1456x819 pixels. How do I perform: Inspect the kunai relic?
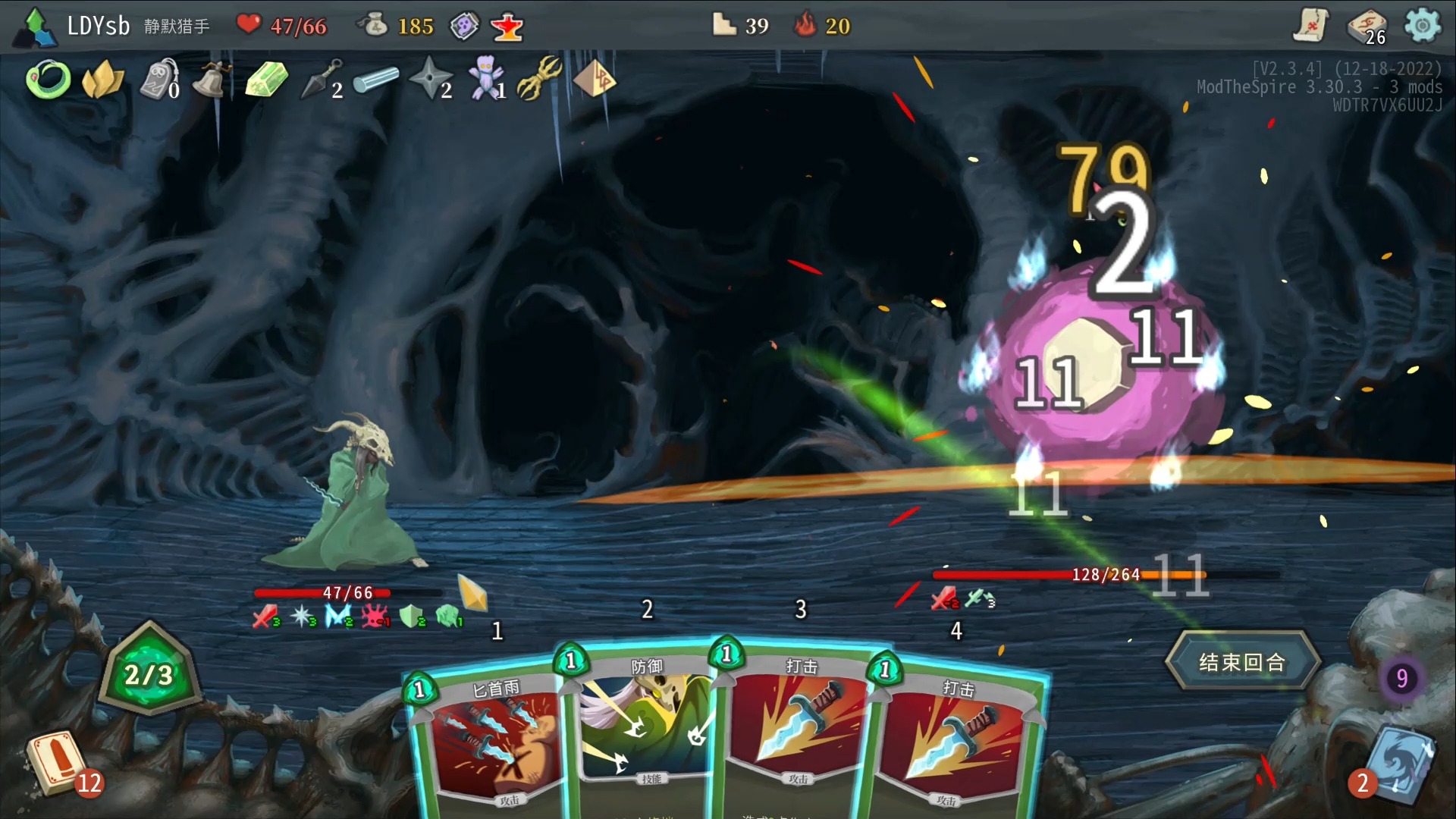click(x=321, y=80)
